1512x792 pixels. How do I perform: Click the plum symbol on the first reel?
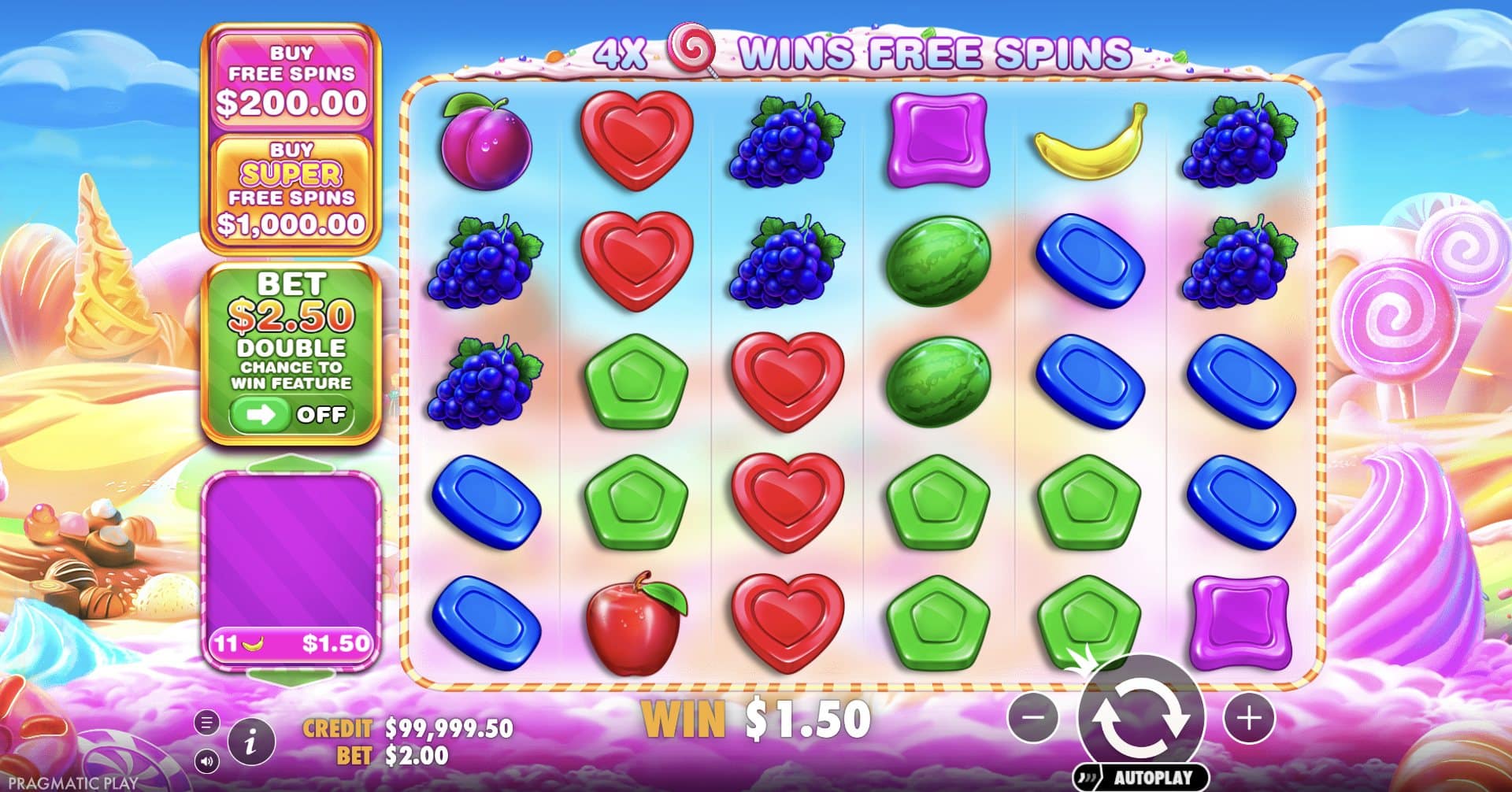488,142
